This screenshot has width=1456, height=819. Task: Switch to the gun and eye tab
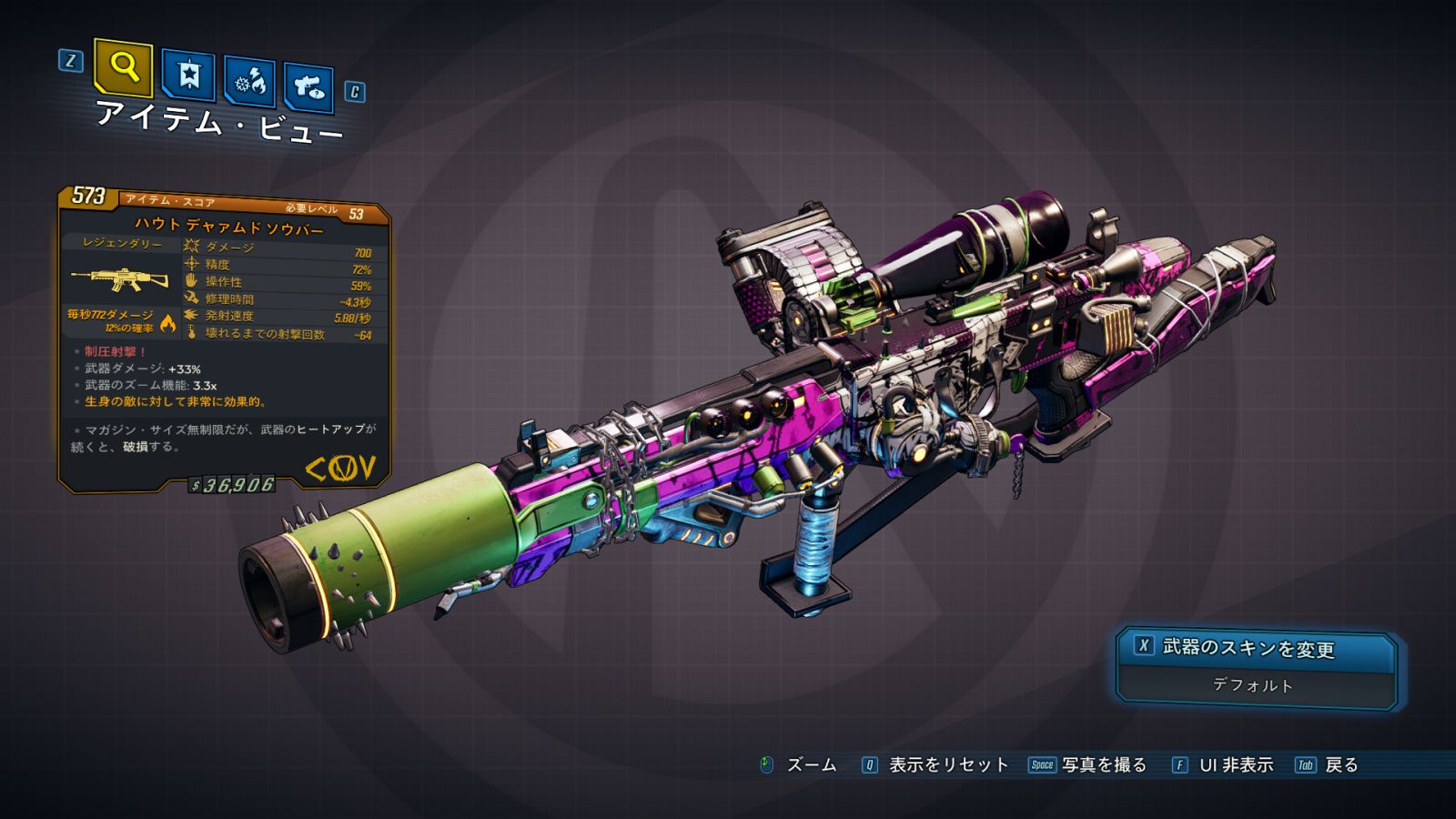(x=308, y=87)
